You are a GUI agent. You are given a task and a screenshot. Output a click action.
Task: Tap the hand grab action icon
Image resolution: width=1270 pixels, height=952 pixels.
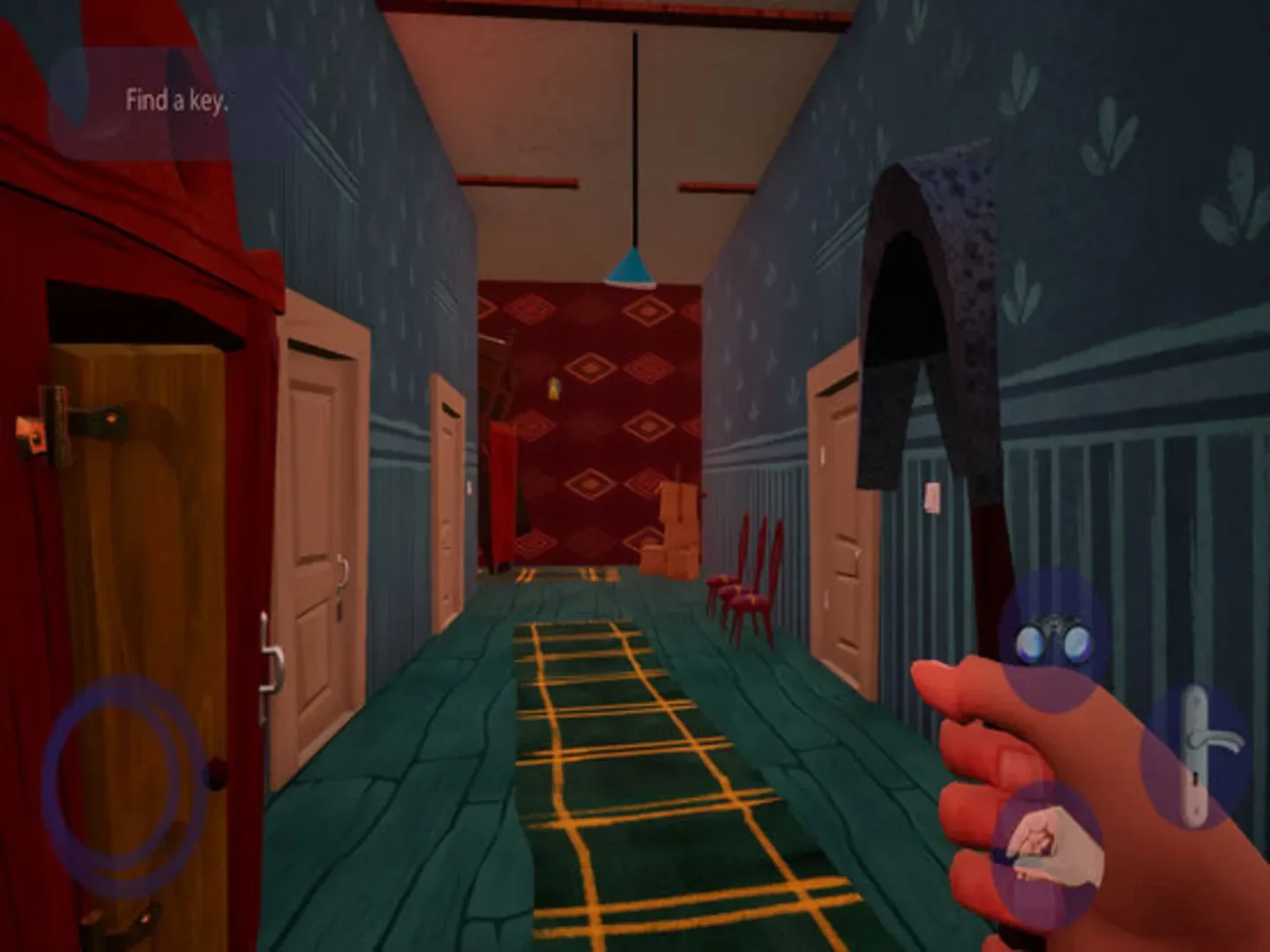(x=1051, y=848)
